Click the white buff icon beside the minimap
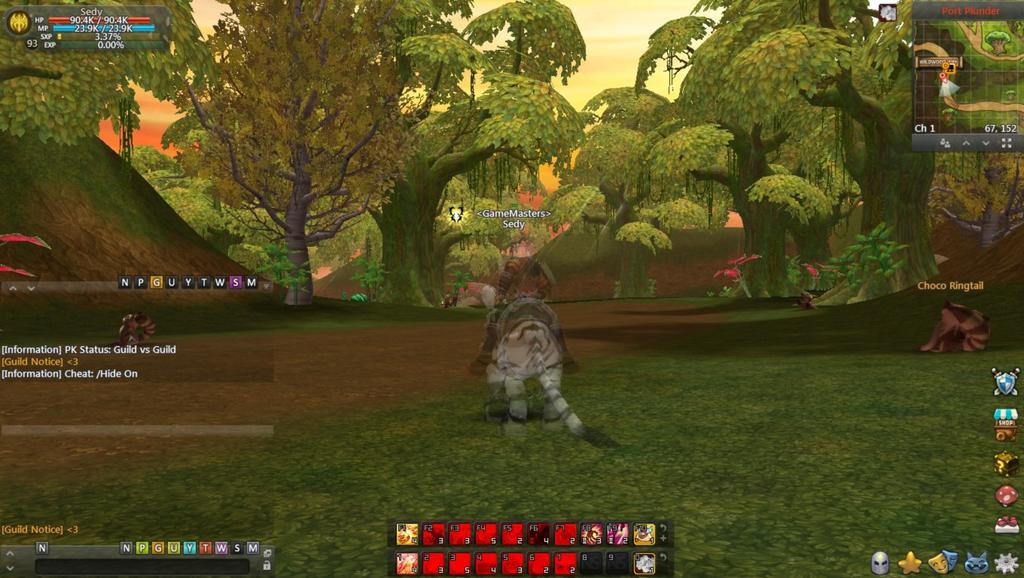The image size is (1024, 578). coord(888,12)
